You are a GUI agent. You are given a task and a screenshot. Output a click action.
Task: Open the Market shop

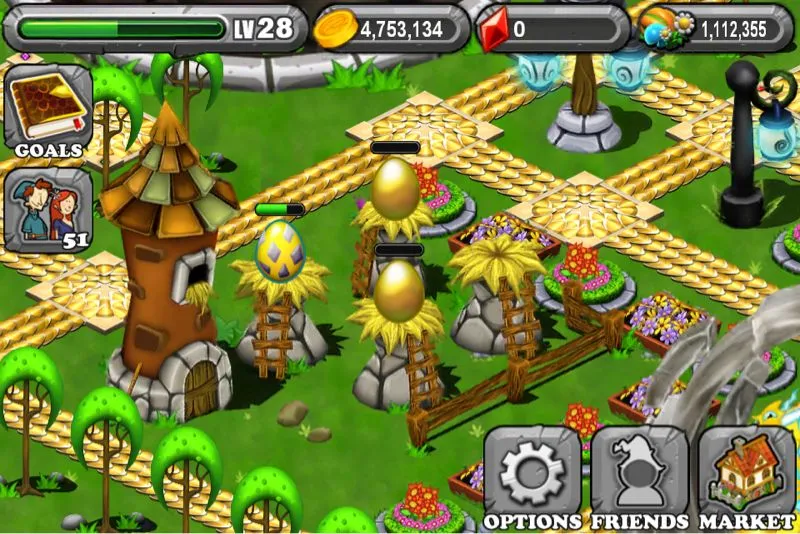coord(746,476)
